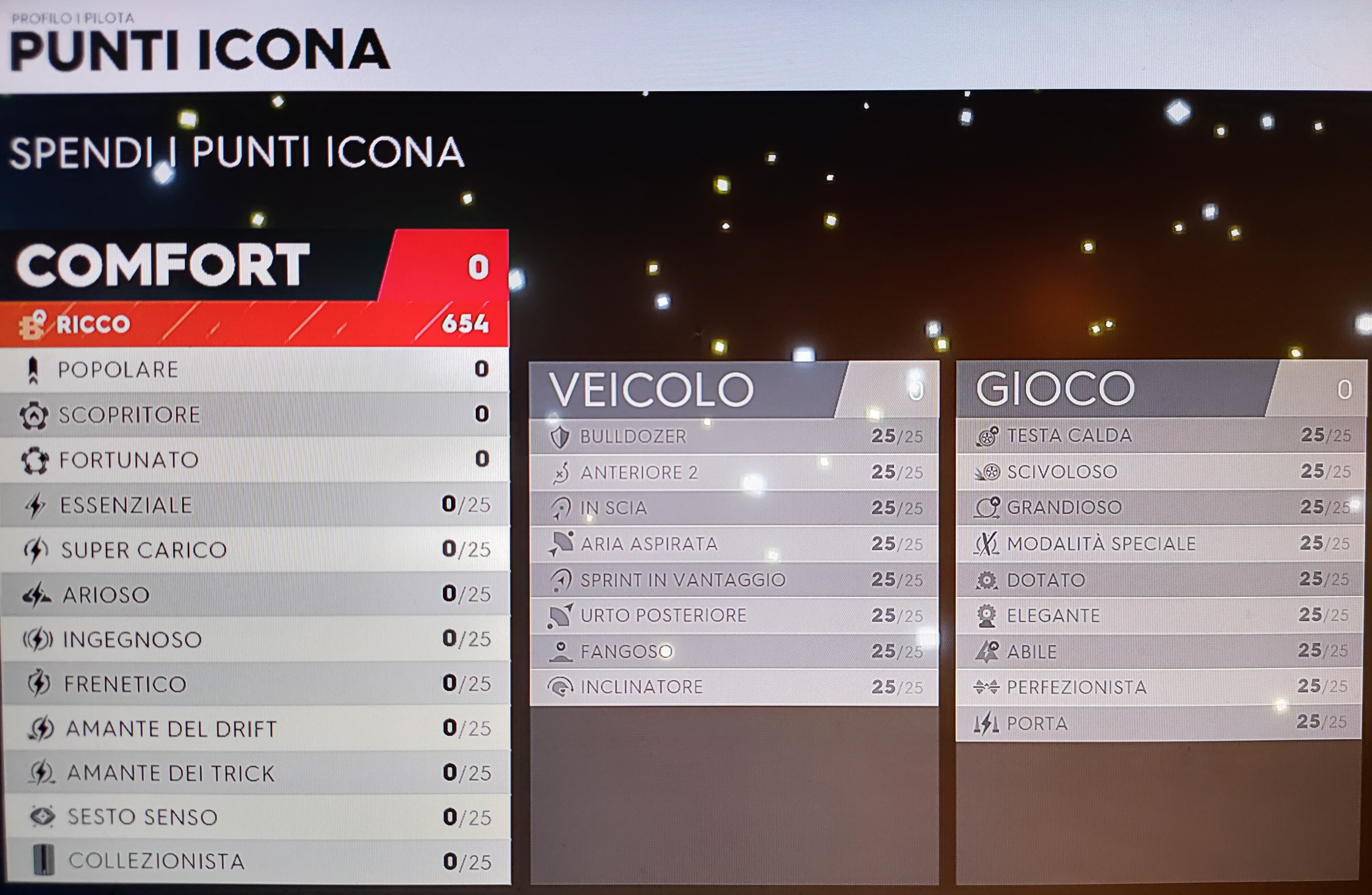Select the Bulldozer vehicle perk
Image resolution: width=1372 pixels, height=895 pixels.
pos(733,436)
